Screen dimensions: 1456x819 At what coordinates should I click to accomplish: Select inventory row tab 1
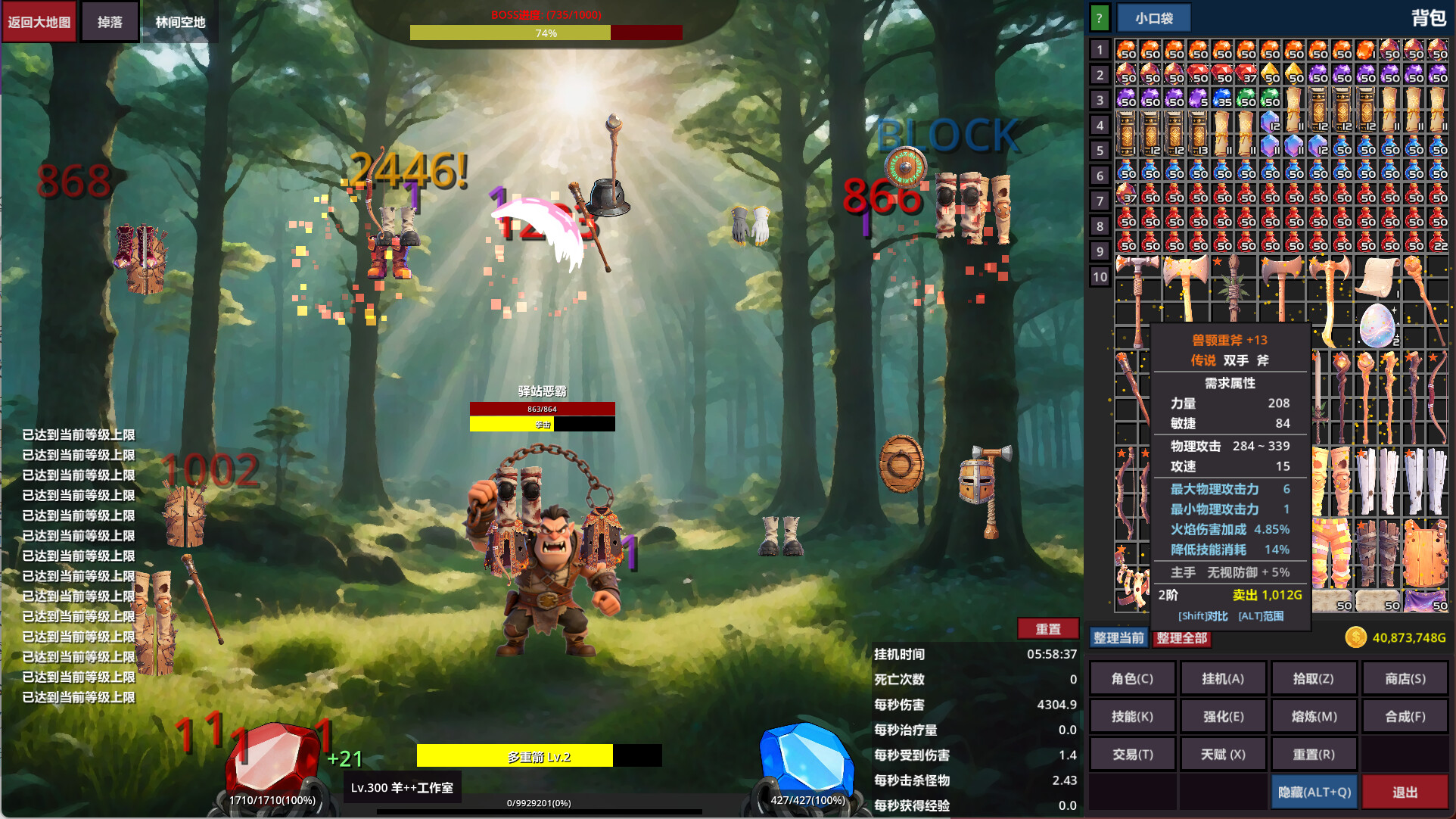point(1100,49)
